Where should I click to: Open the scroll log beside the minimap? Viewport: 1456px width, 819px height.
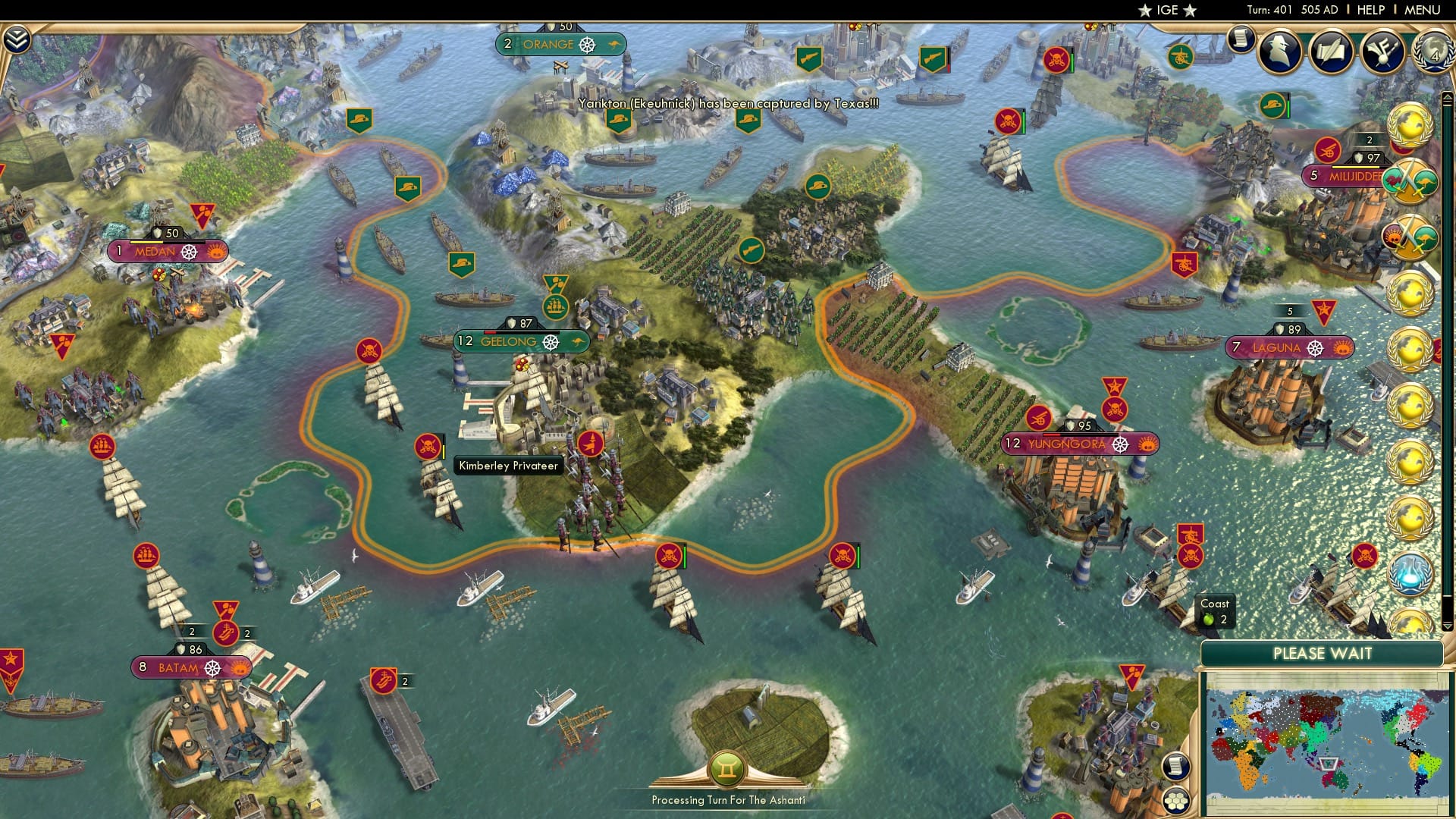tap(1175, 764)
